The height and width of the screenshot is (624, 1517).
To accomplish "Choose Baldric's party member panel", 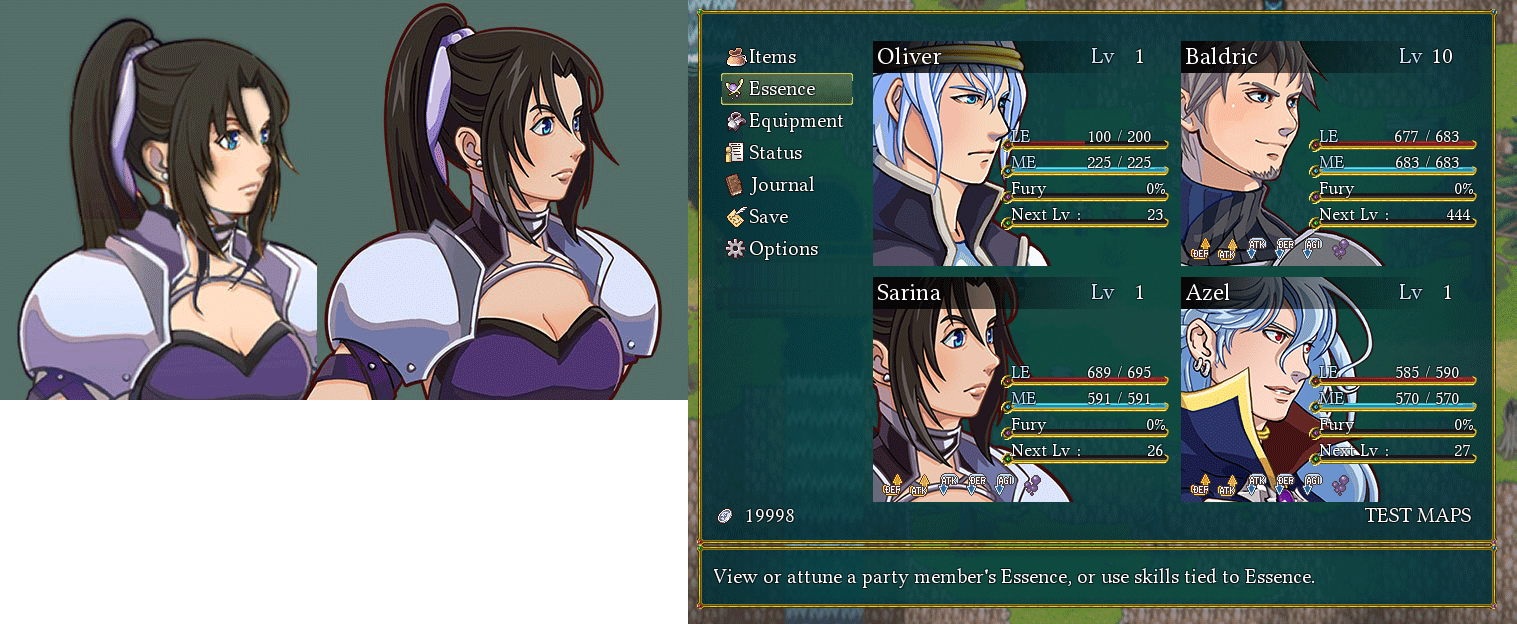I will point(1328,153).
